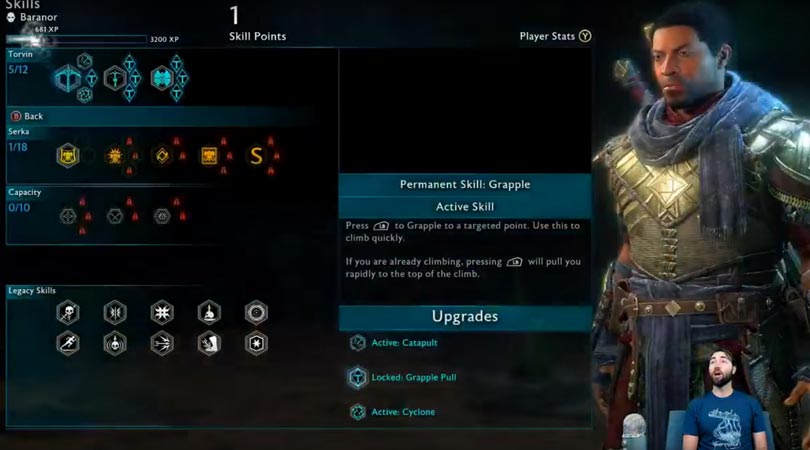Select the running figure legacy skill

coord(68,344)
